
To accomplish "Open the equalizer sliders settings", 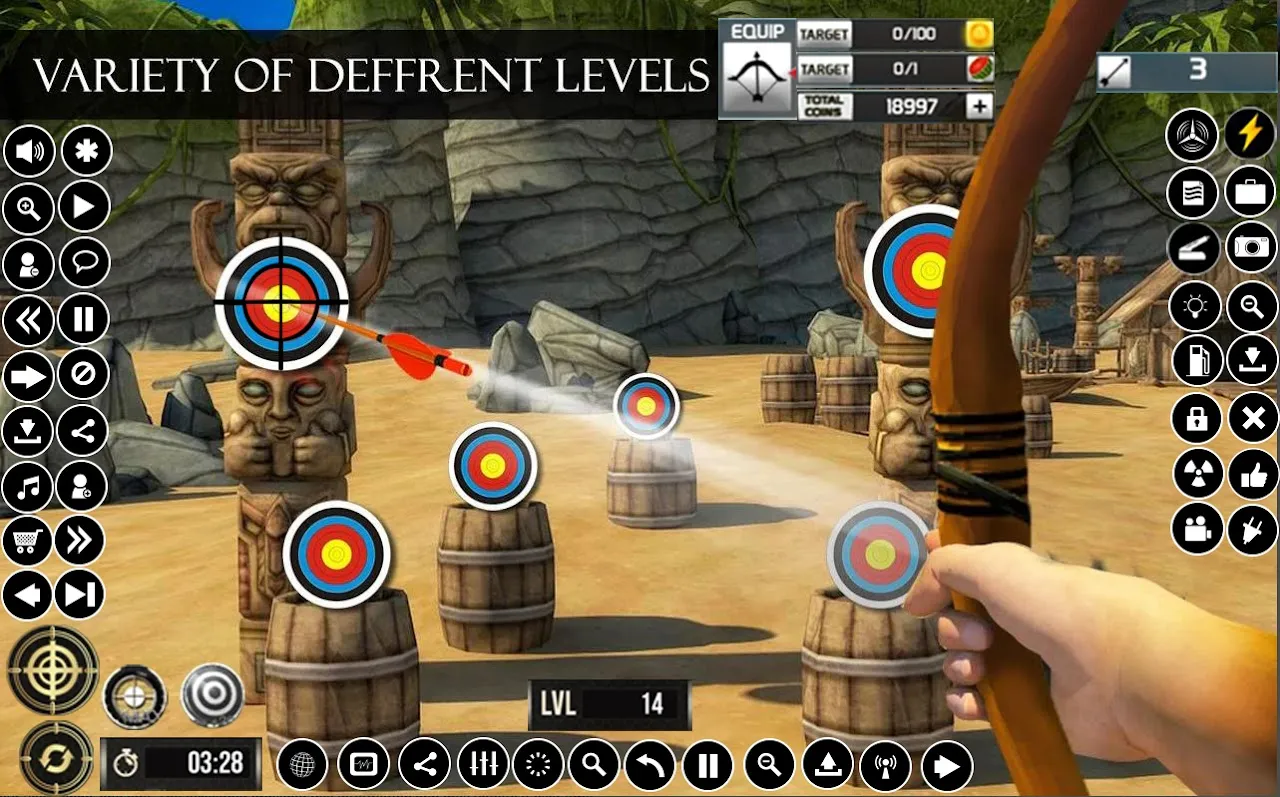I will [483, 766].
